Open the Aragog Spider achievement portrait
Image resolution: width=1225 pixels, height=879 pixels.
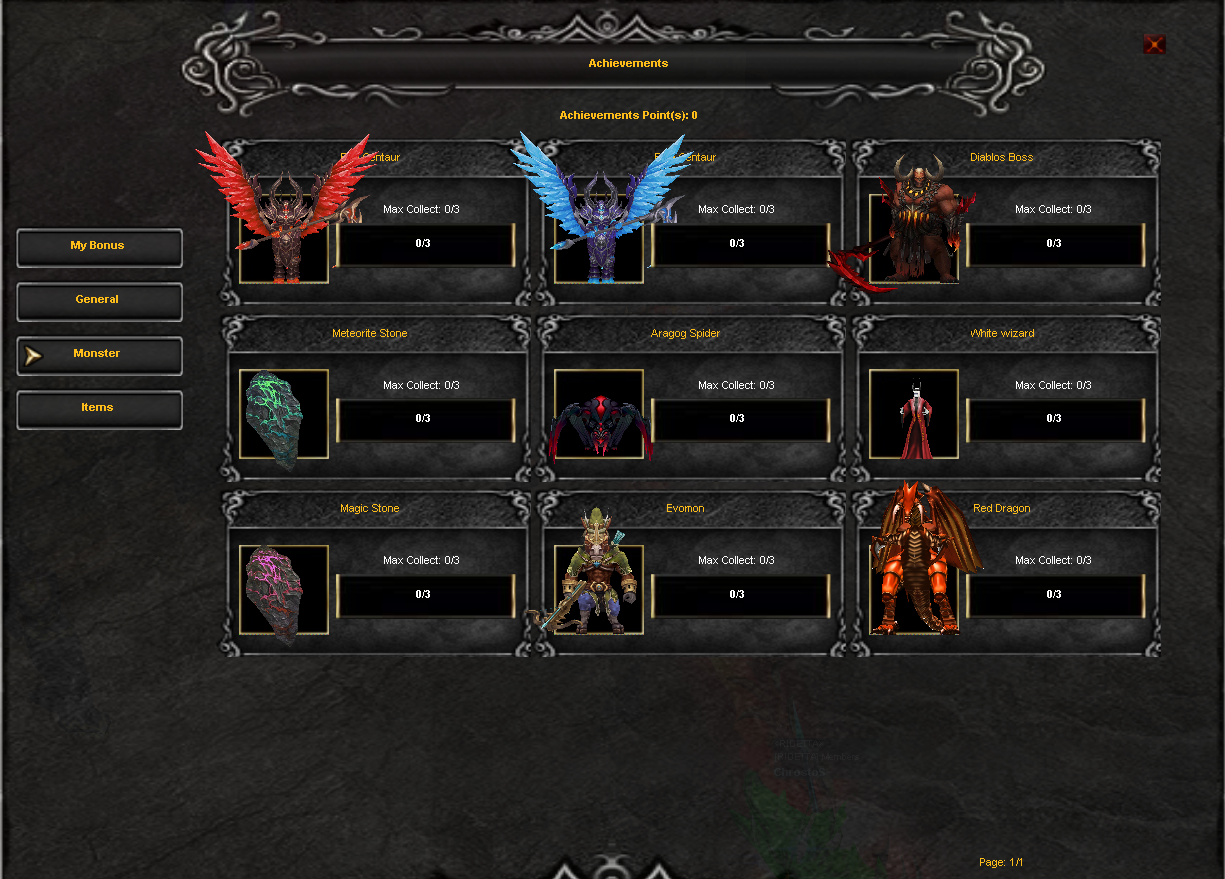(599, 414)
